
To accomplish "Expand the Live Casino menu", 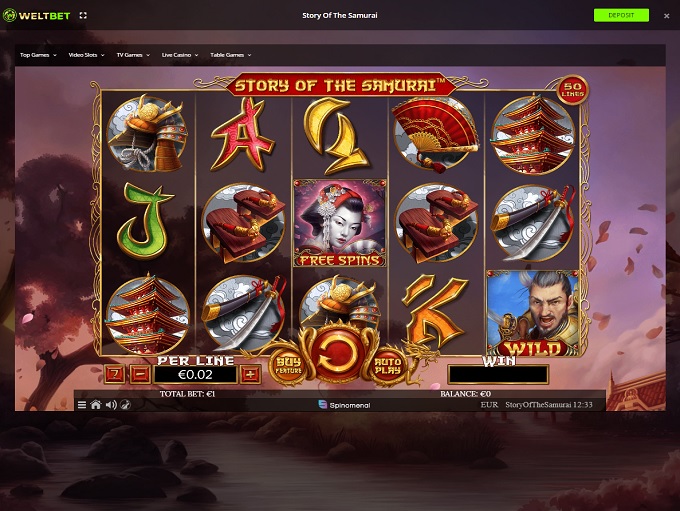I will click(x=180, y=55).
